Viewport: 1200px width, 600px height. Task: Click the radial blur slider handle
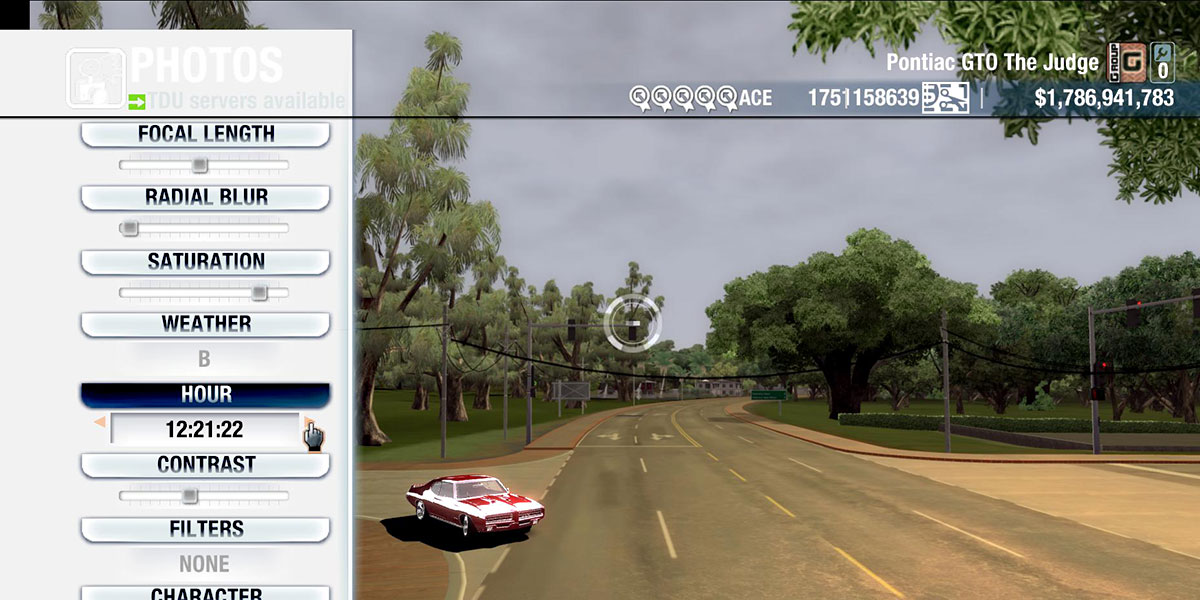[x=129, y=228]
